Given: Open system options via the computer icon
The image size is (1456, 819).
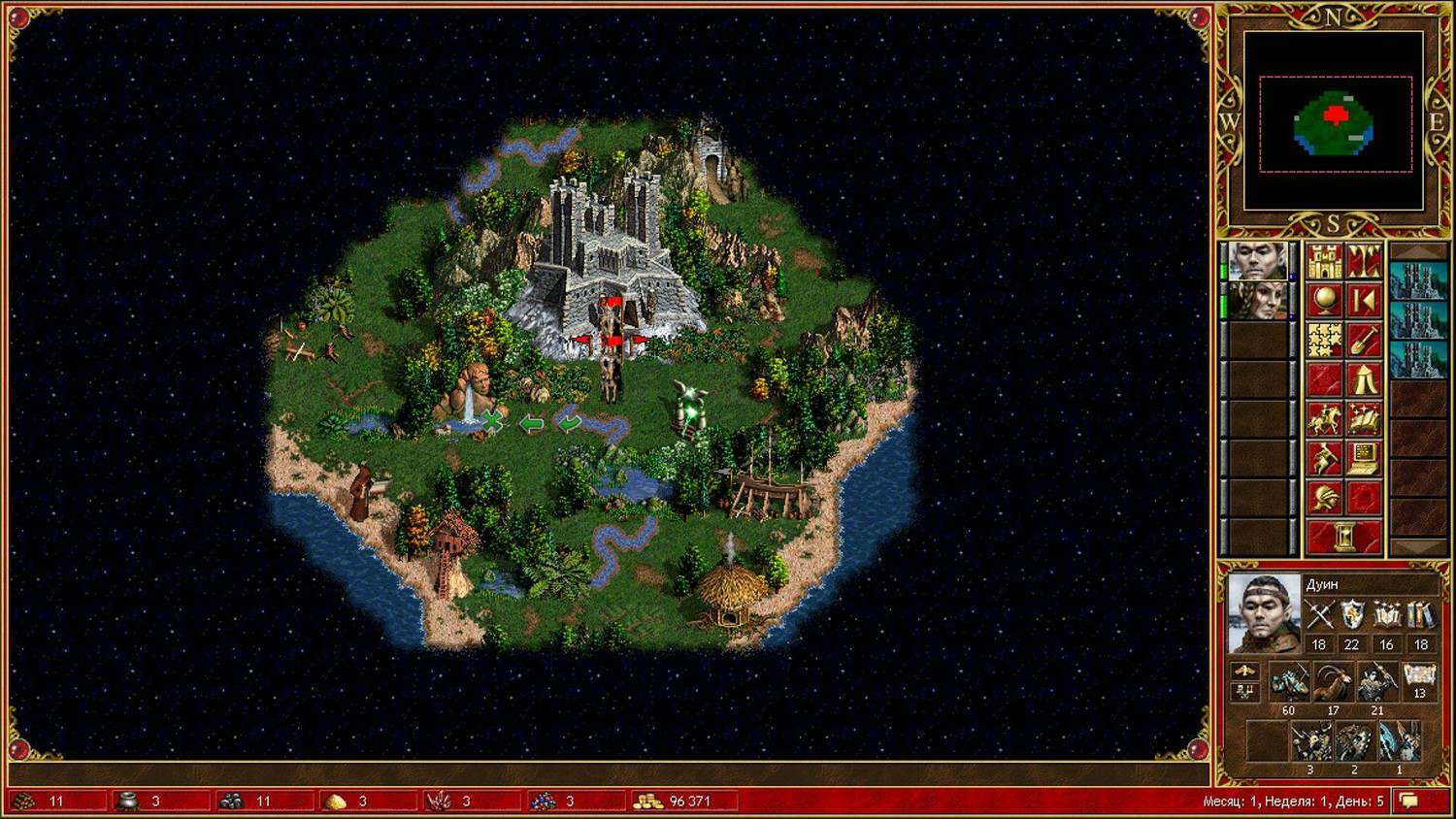Looking at the screenshot, I should coord(1364,458).
